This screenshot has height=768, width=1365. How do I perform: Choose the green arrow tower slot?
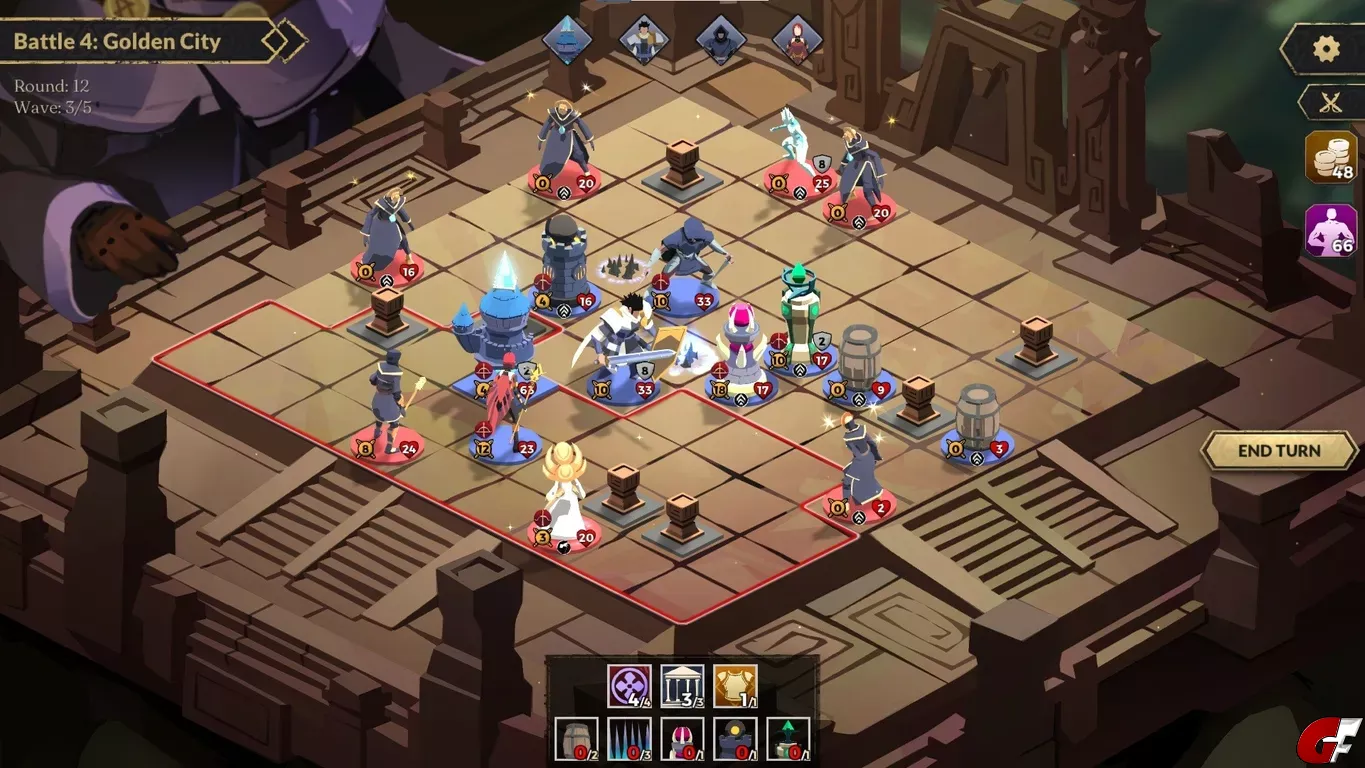pyautogui.click(x=788, y=739)
